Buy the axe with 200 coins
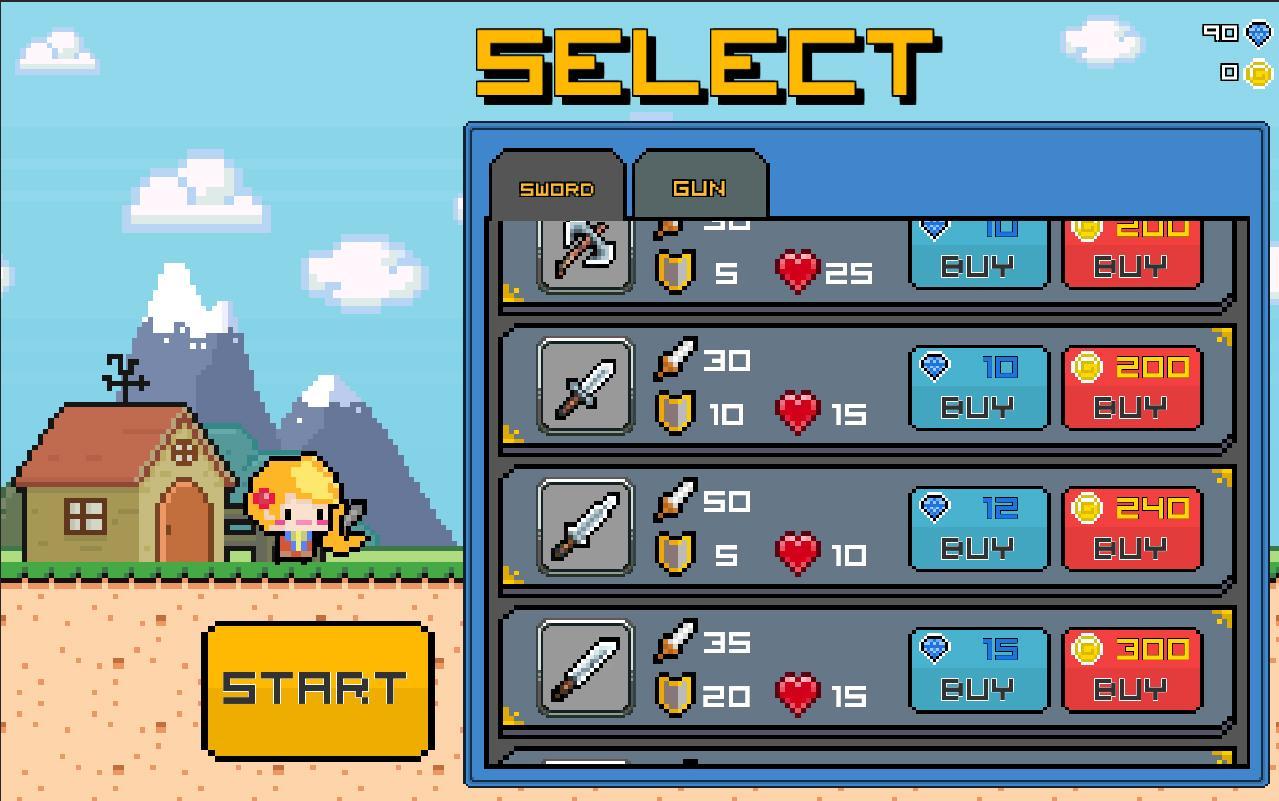Image resolution: width=1279 pixels, height=801 pixels. pyautogui.click(x=1131, y=255)
